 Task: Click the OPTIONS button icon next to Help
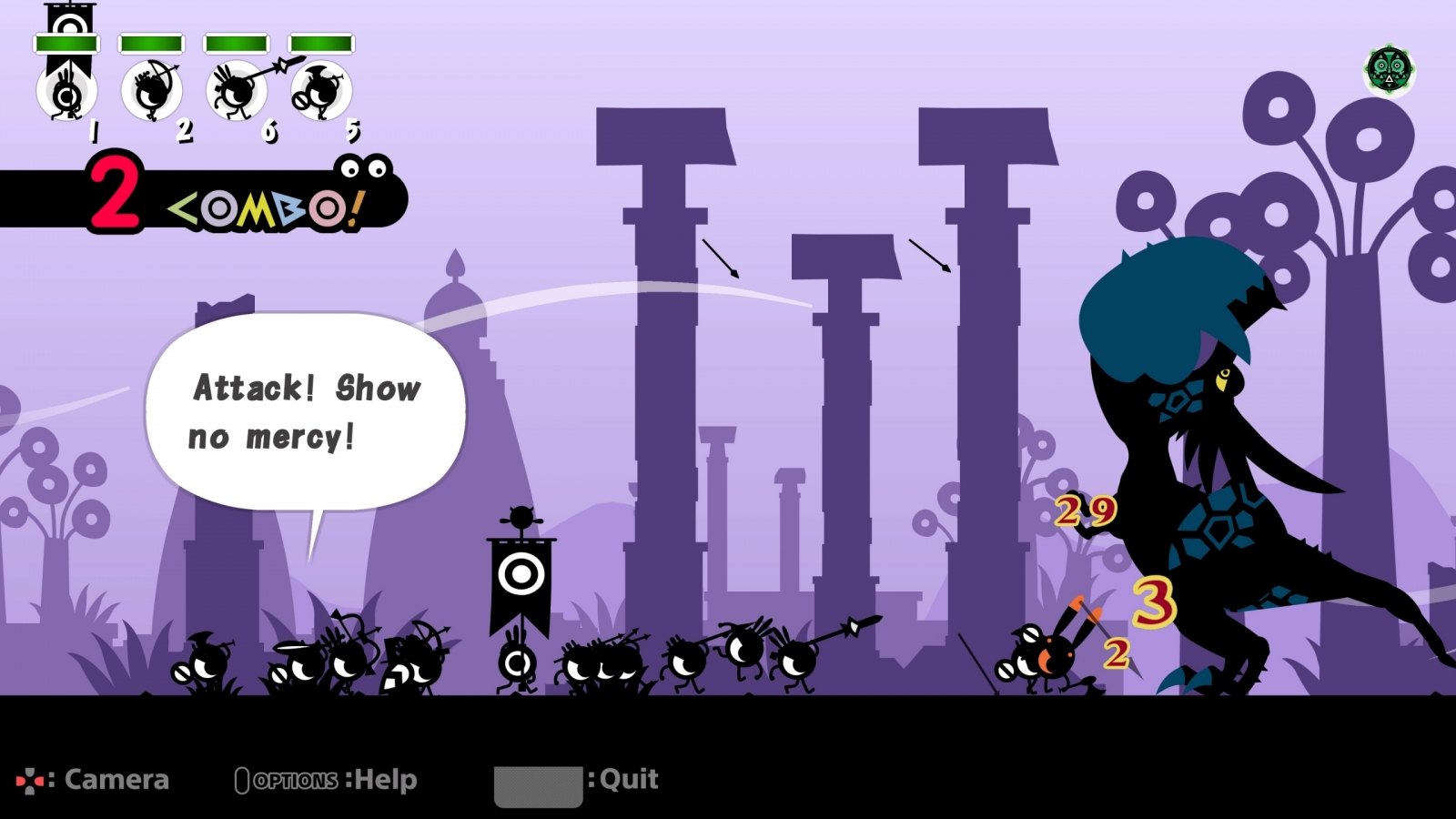coord(242,780)
